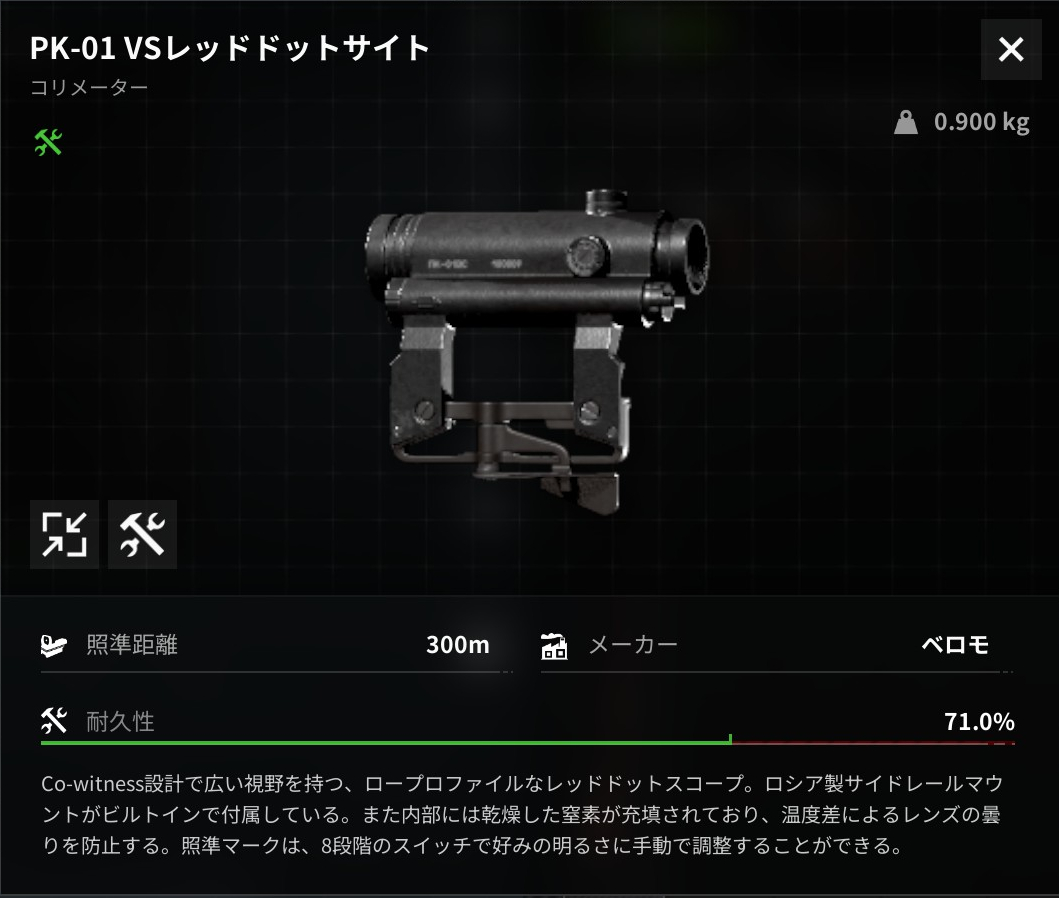Viewport: 1059px width, 898px height.
Task: Close the PK-01 VS item window
Action: [x=1011, y=49]
